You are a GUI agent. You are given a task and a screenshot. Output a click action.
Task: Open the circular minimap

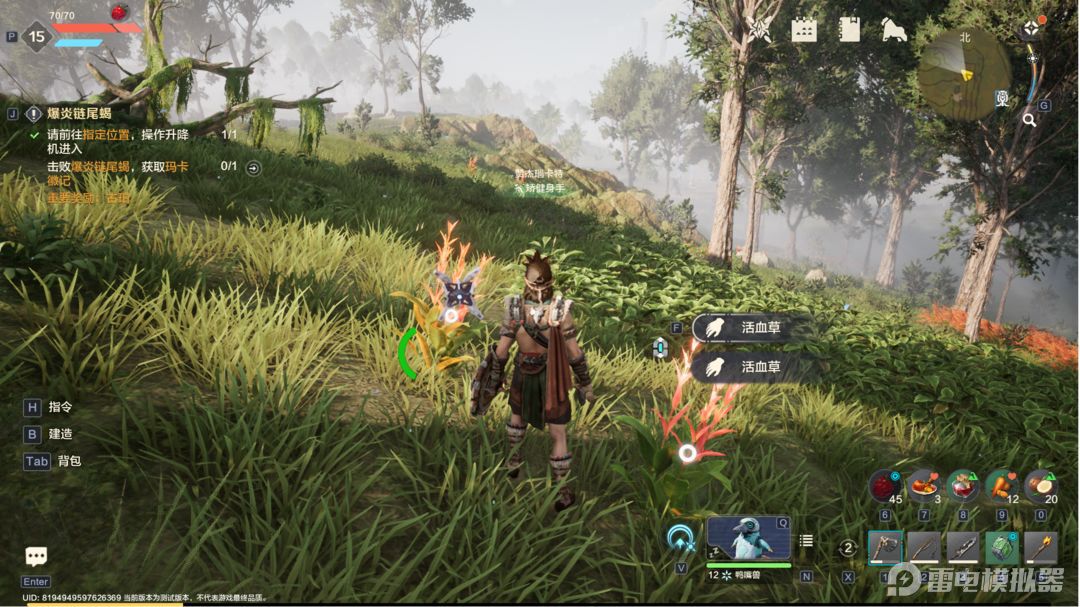tap(964, 73)
